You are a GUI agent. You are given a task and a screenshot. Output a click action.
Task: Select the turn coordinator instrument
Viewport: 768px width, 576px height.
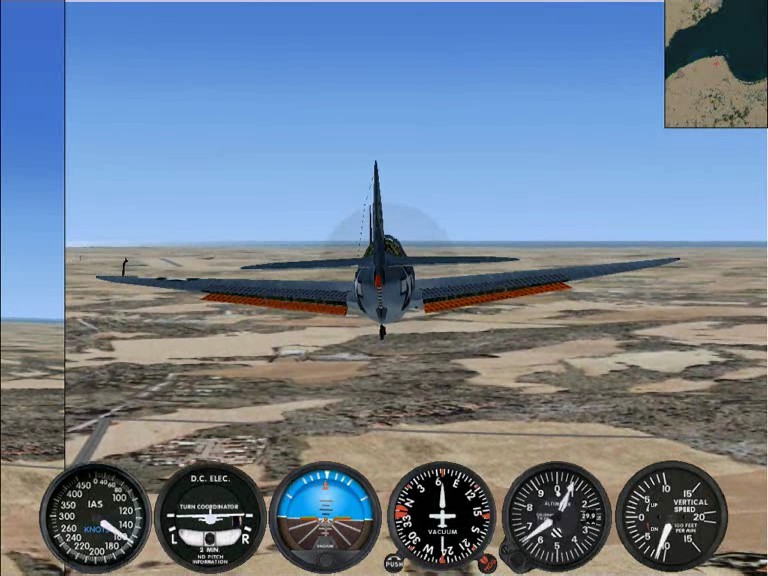[x=210, y=517]
